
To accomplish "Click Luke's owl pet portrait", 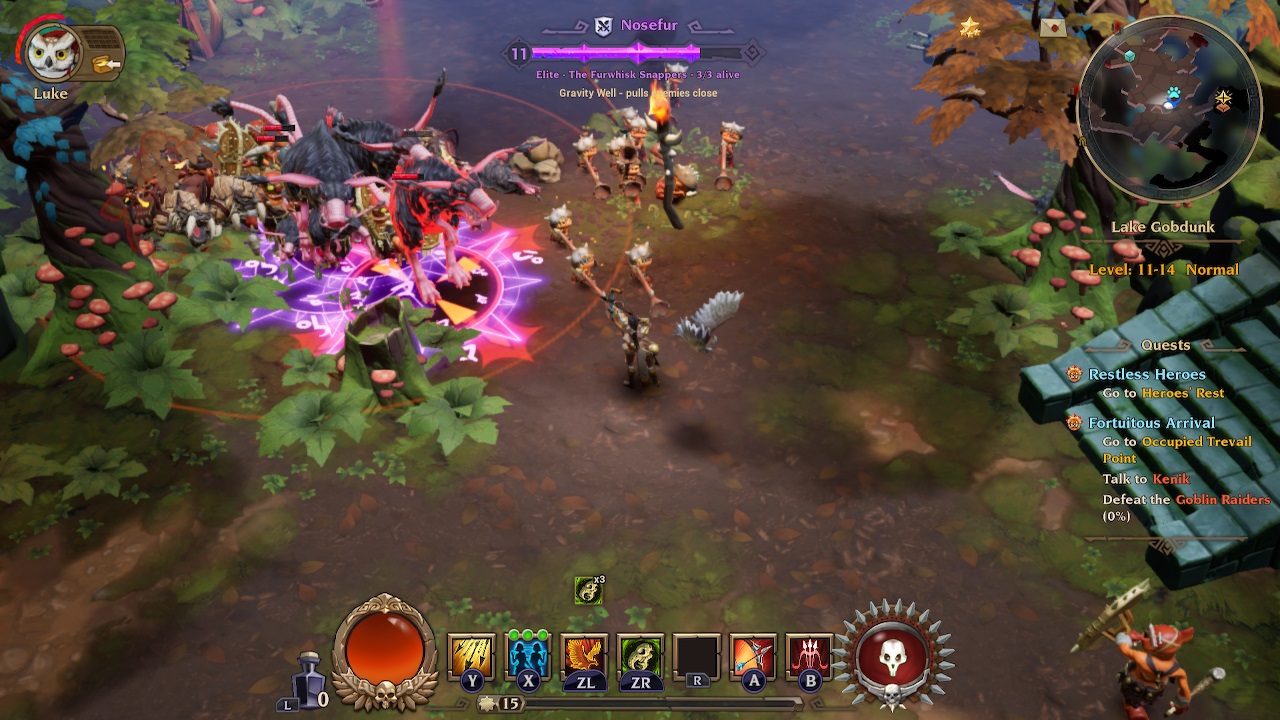I will pos(53,53).
